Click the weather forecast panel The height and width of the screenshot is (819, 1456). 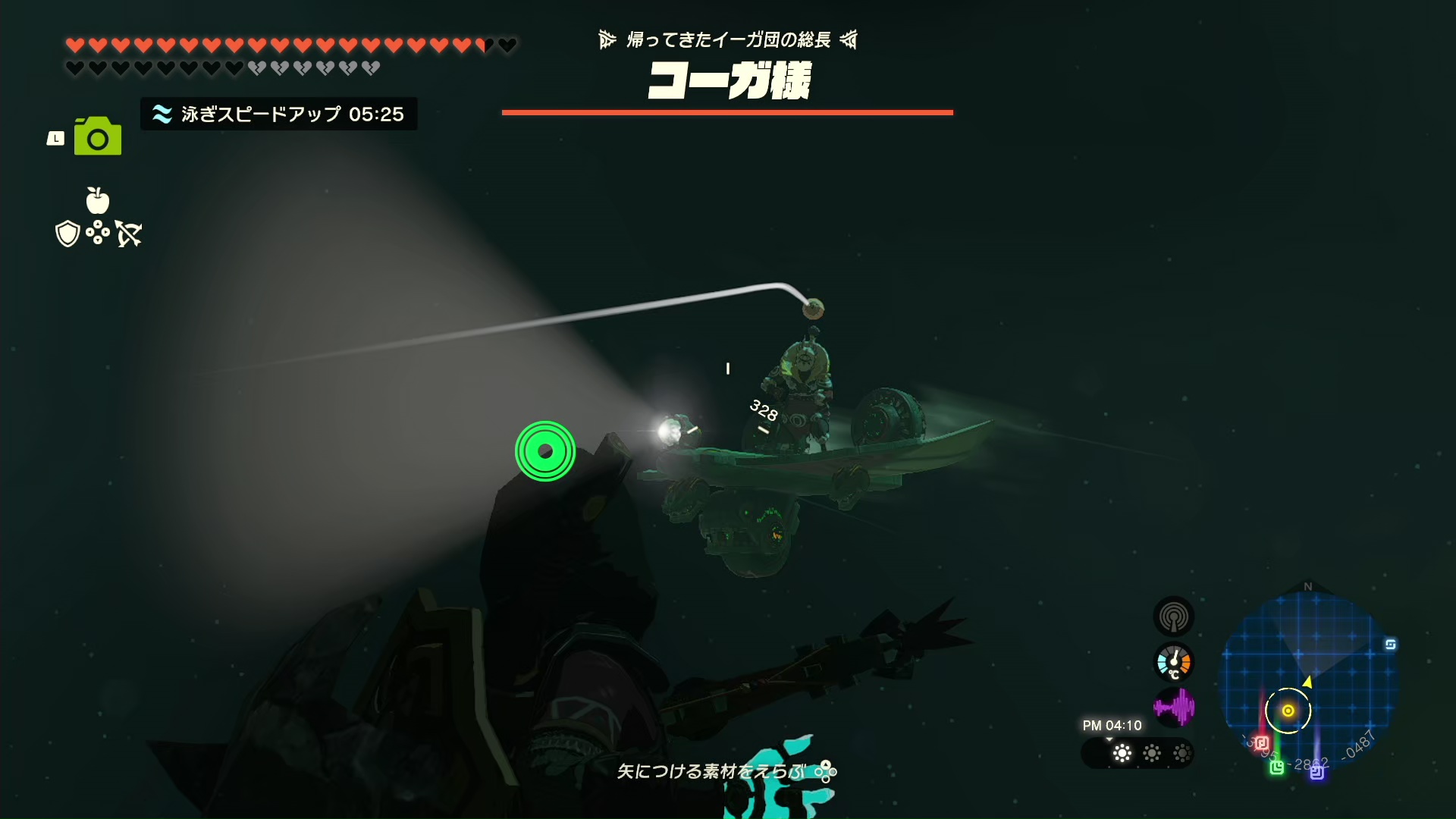click(1137, 753)
